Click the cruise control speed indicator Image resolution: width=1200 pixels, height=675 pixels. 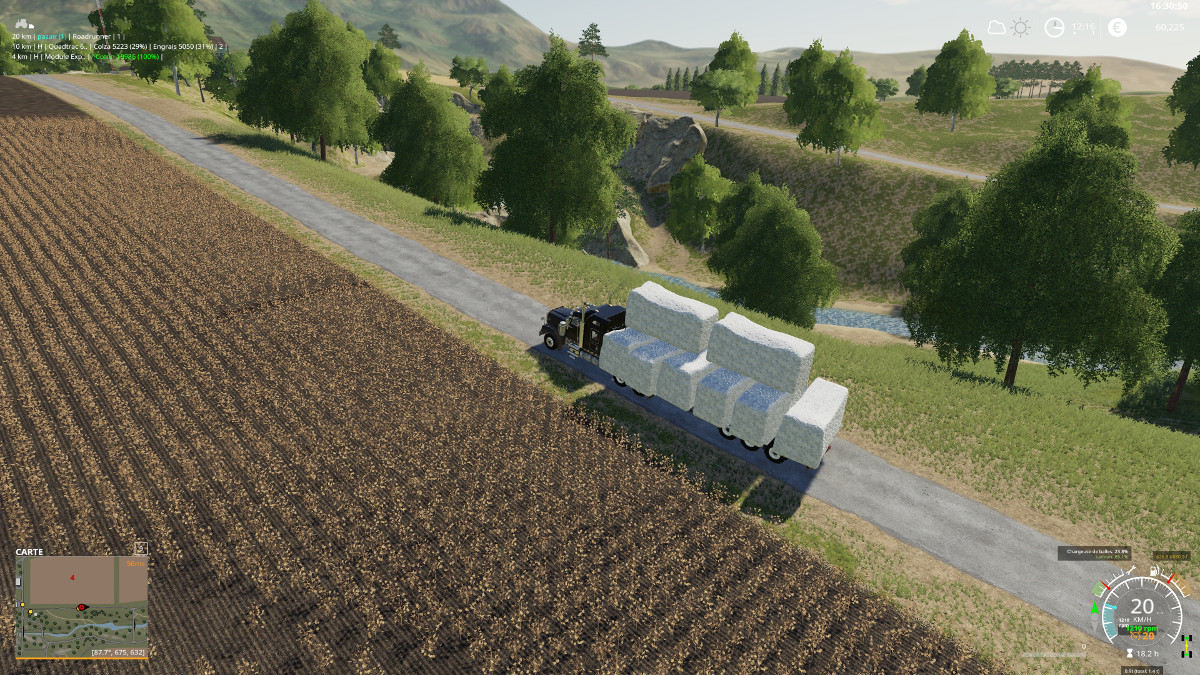coord(1142,635)
